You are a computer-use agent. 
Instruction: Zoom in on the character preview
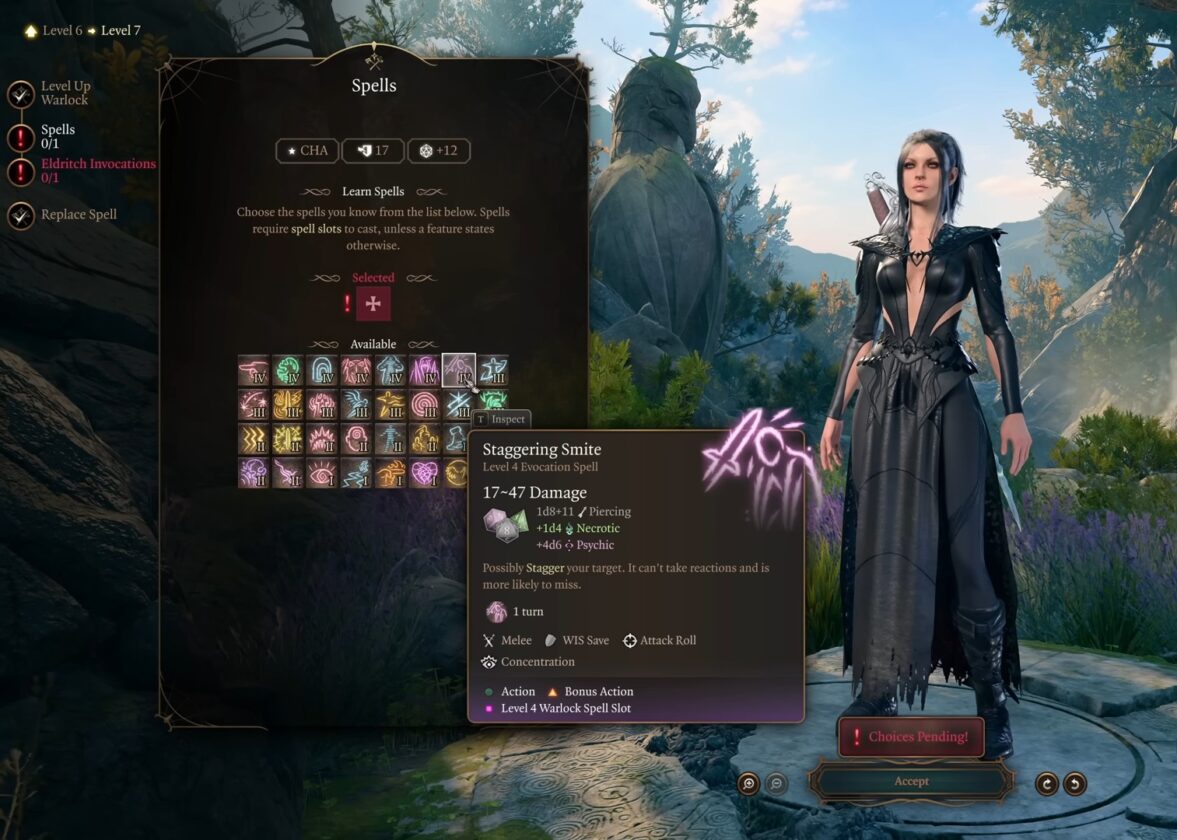(x=748, y=784)
